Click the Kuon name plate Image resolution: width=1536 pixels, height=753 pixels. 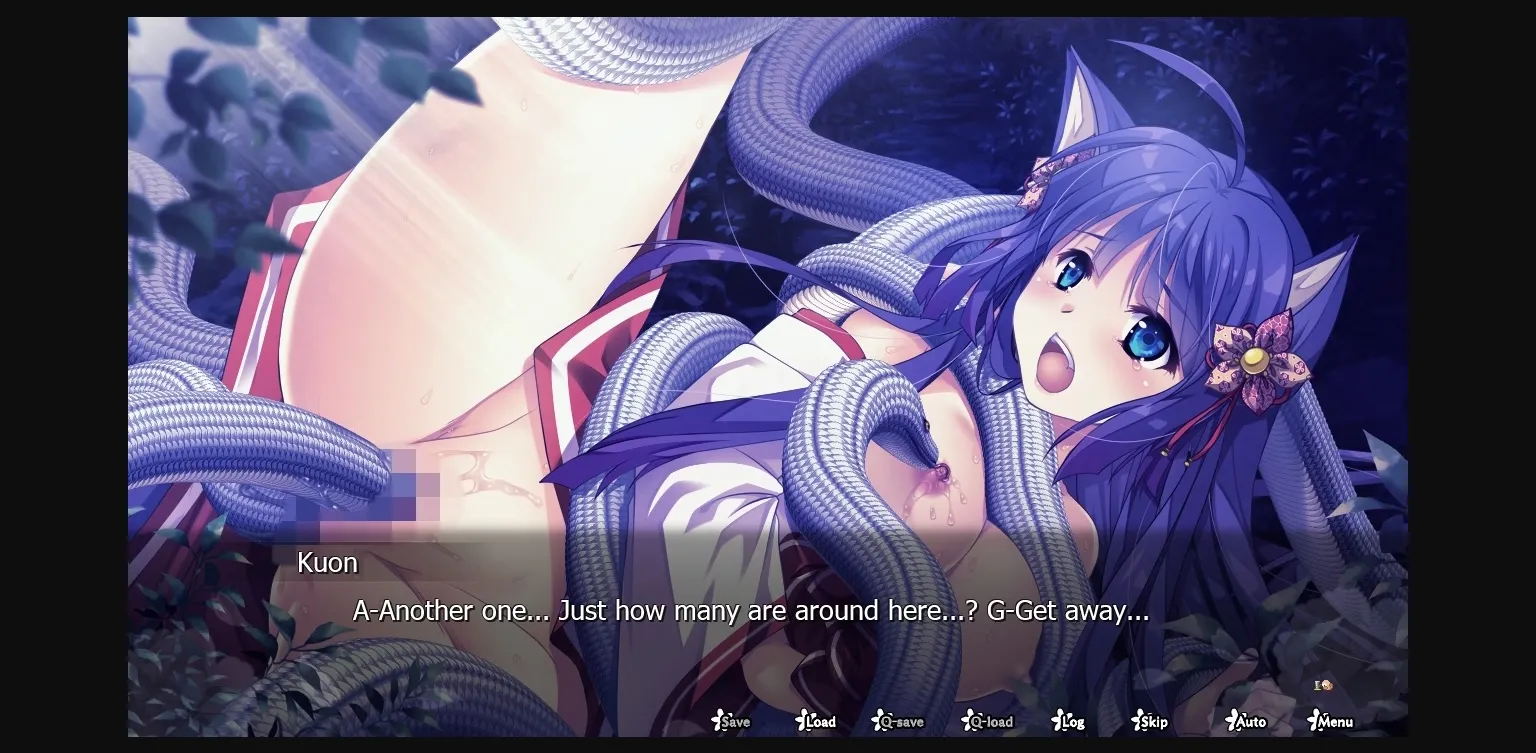327,563
